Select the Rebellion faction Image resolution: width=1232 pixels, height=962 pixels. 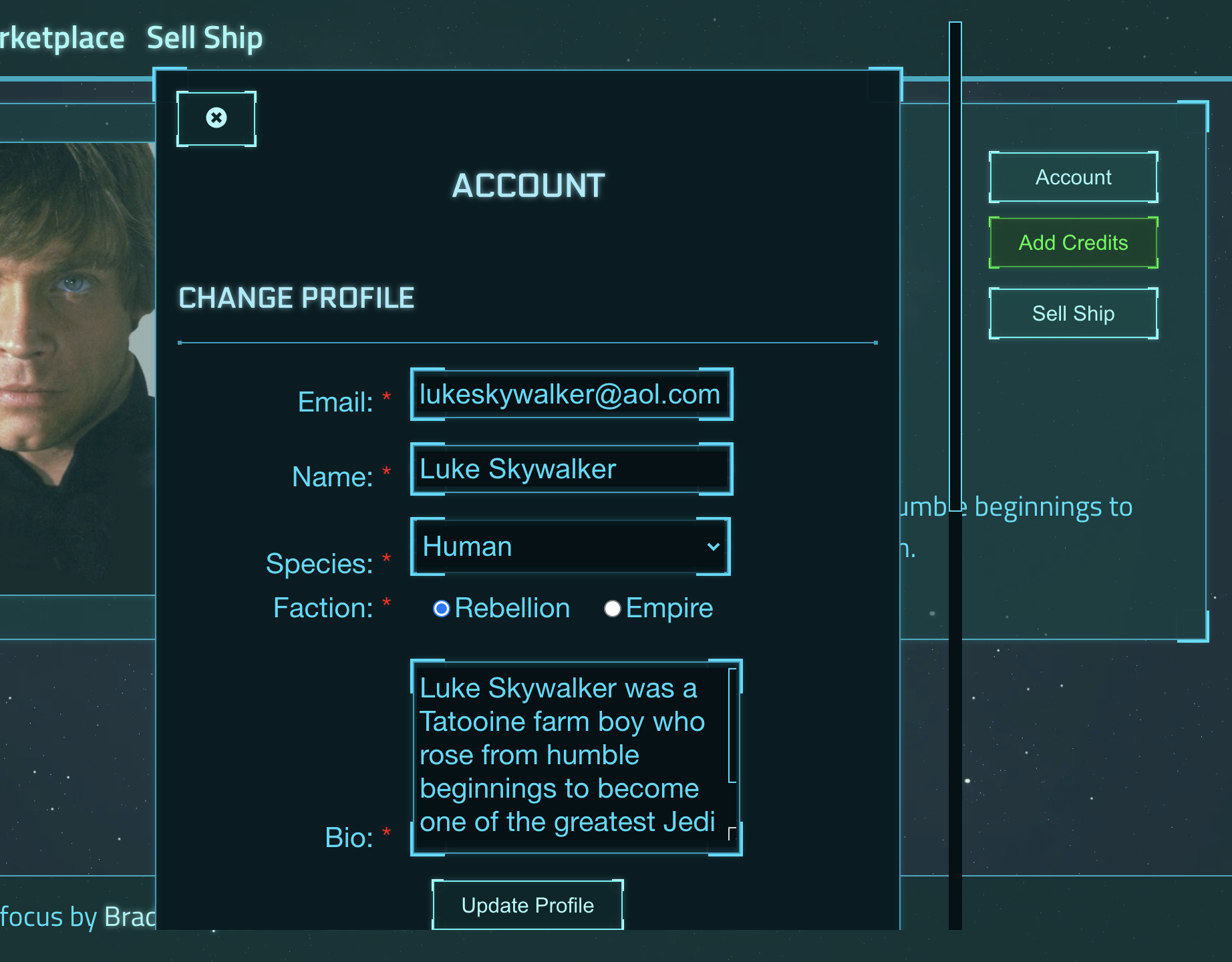click(441, 608)
